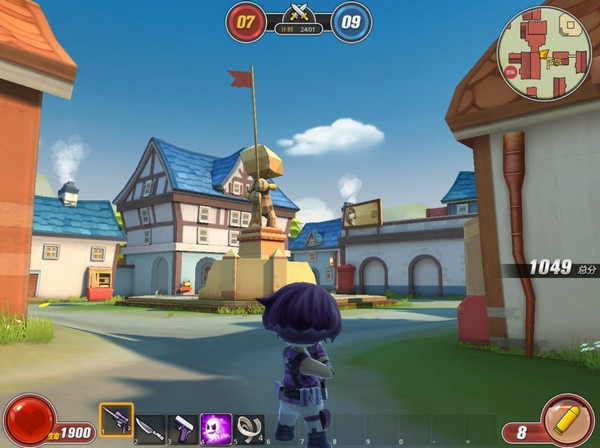Select the purple rifle hotbar slot
Viewport: 600px width, 448px height.
click(x=116, y=421)
